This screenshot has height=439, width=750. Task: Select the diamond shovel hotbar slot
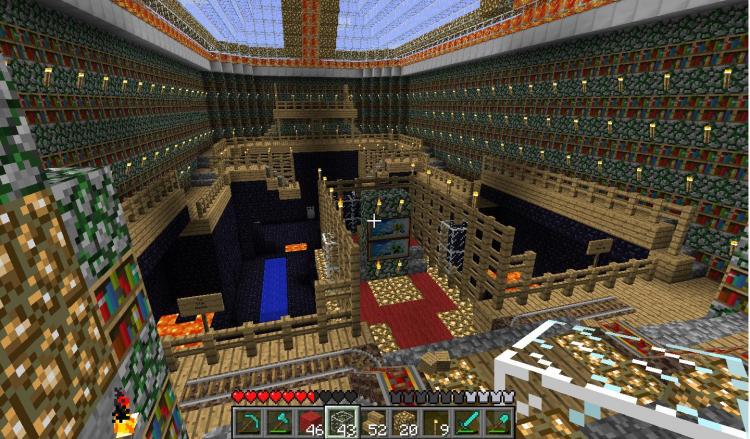coord(499,420)
